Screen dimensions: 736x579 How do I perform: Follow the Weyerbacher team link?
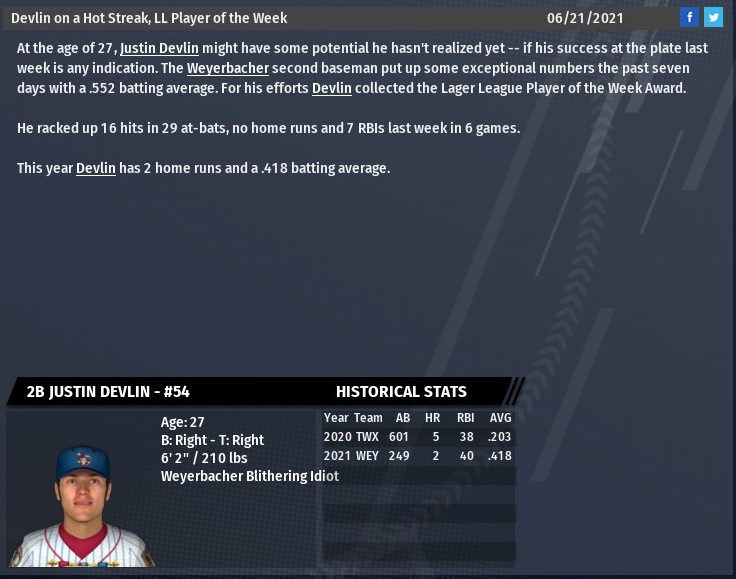pyautogui.click(x=227, y=69)
